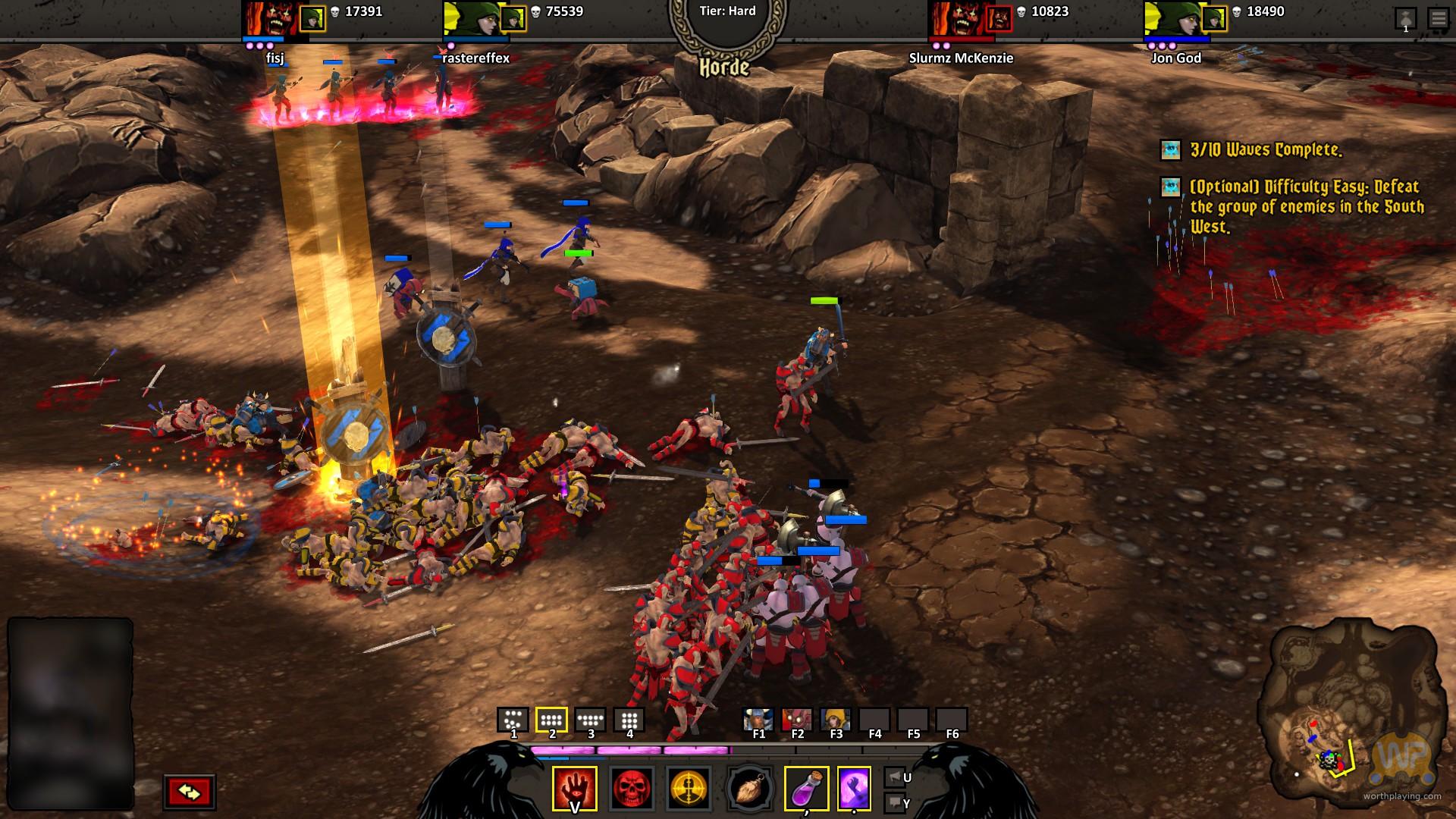Image resolution: width=1456 pixels, height=819 pixels.
Task: Open the loot bag icon
Action: tap(1405, 18)
